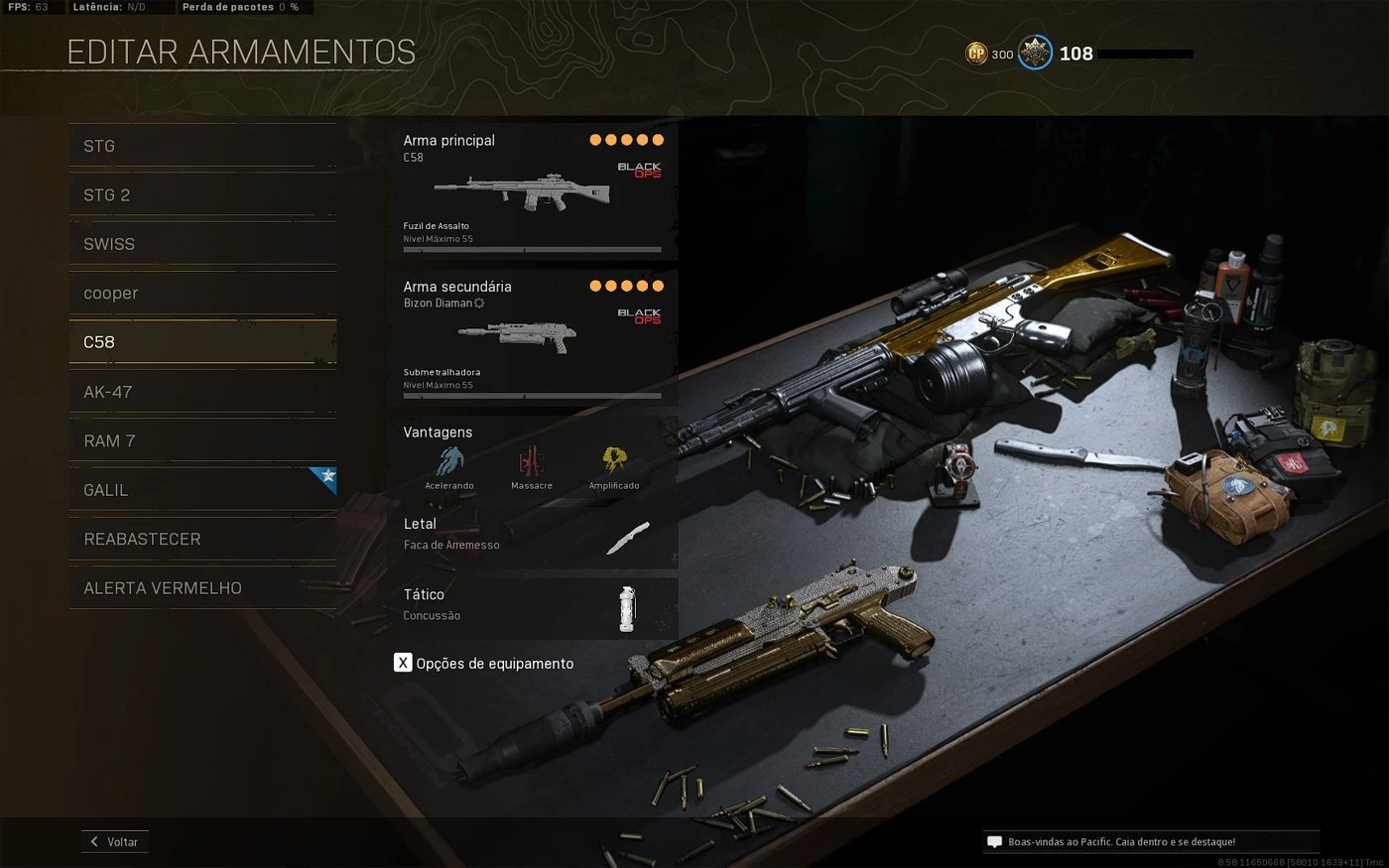Click the C58 loadout row

pos(202,342)
